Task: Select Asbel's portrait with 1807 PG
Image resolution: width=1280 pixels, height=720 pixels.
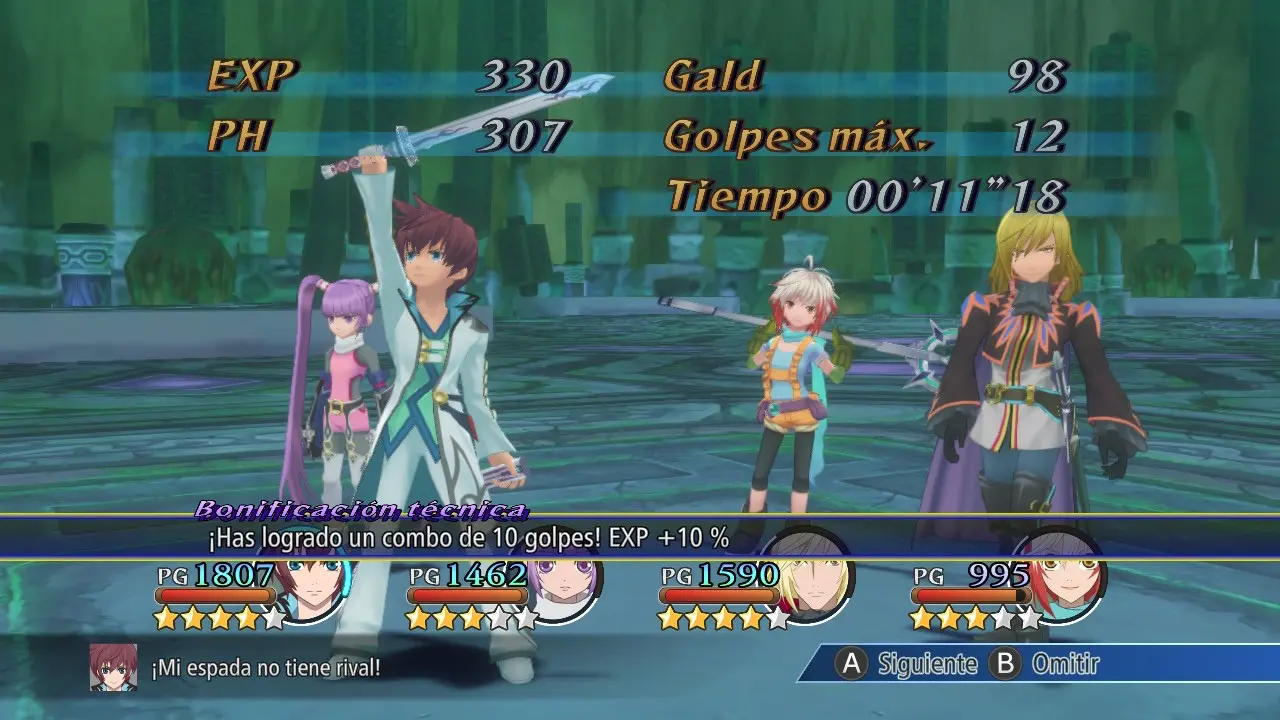Action: (x=312, y=590)
